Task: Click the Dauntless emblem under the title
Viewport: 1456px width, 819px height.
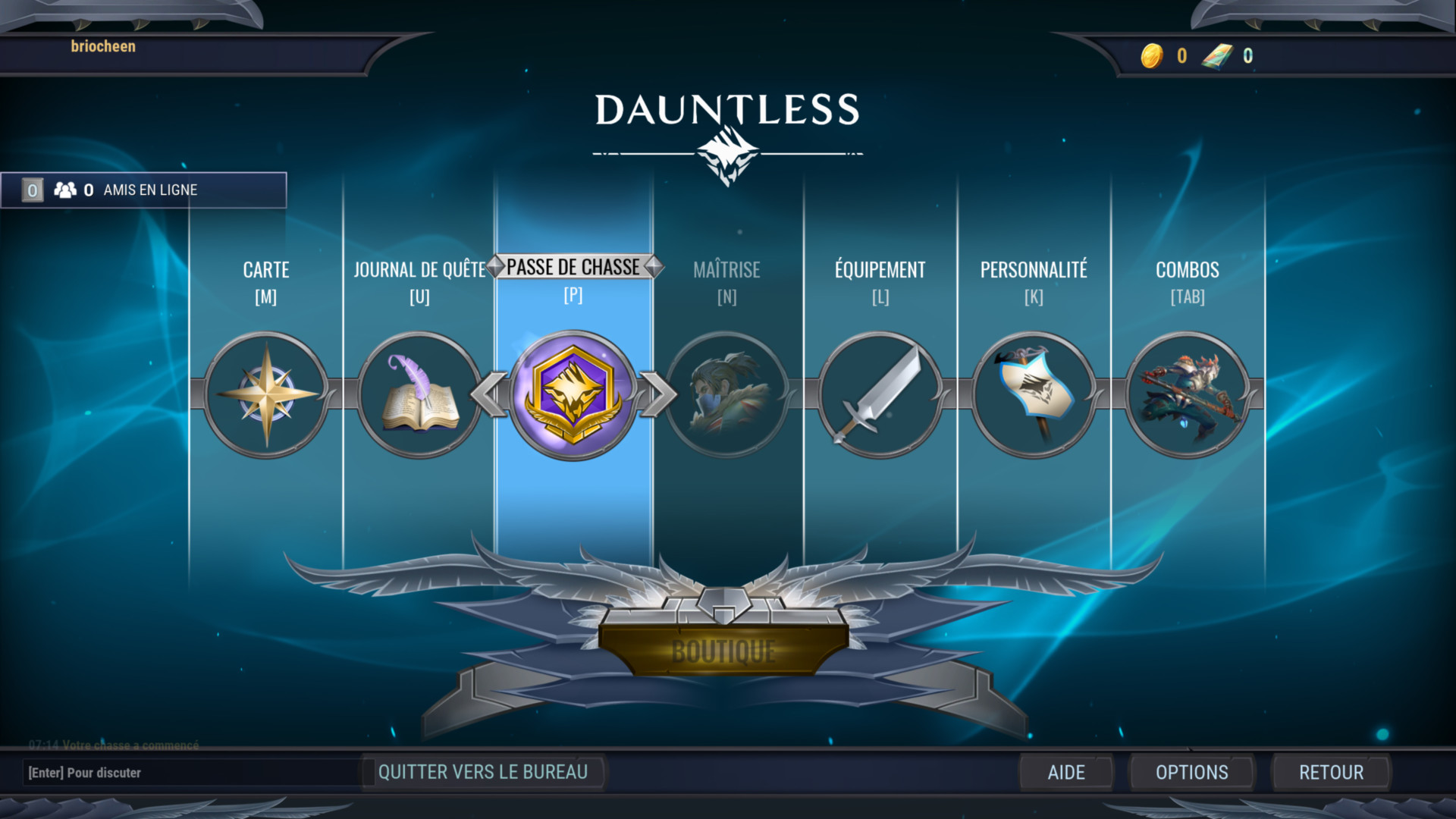Action: tap(727, 152)
